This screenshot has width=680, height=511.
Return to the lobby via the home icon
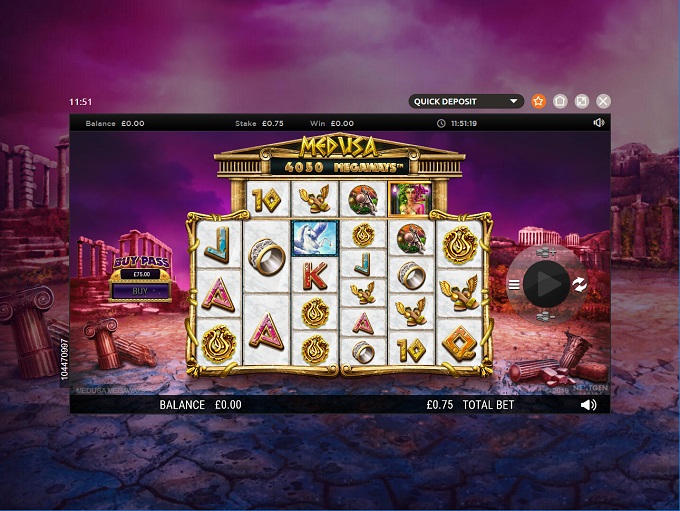point(560,101)
